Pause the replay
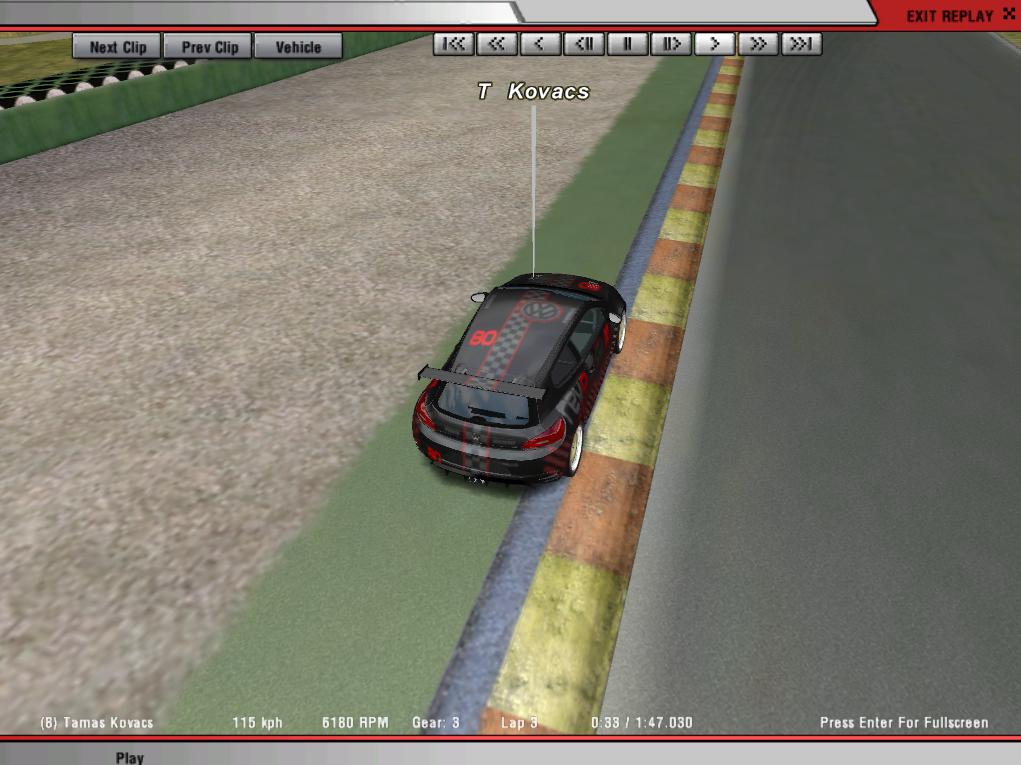 click(627, 44)
